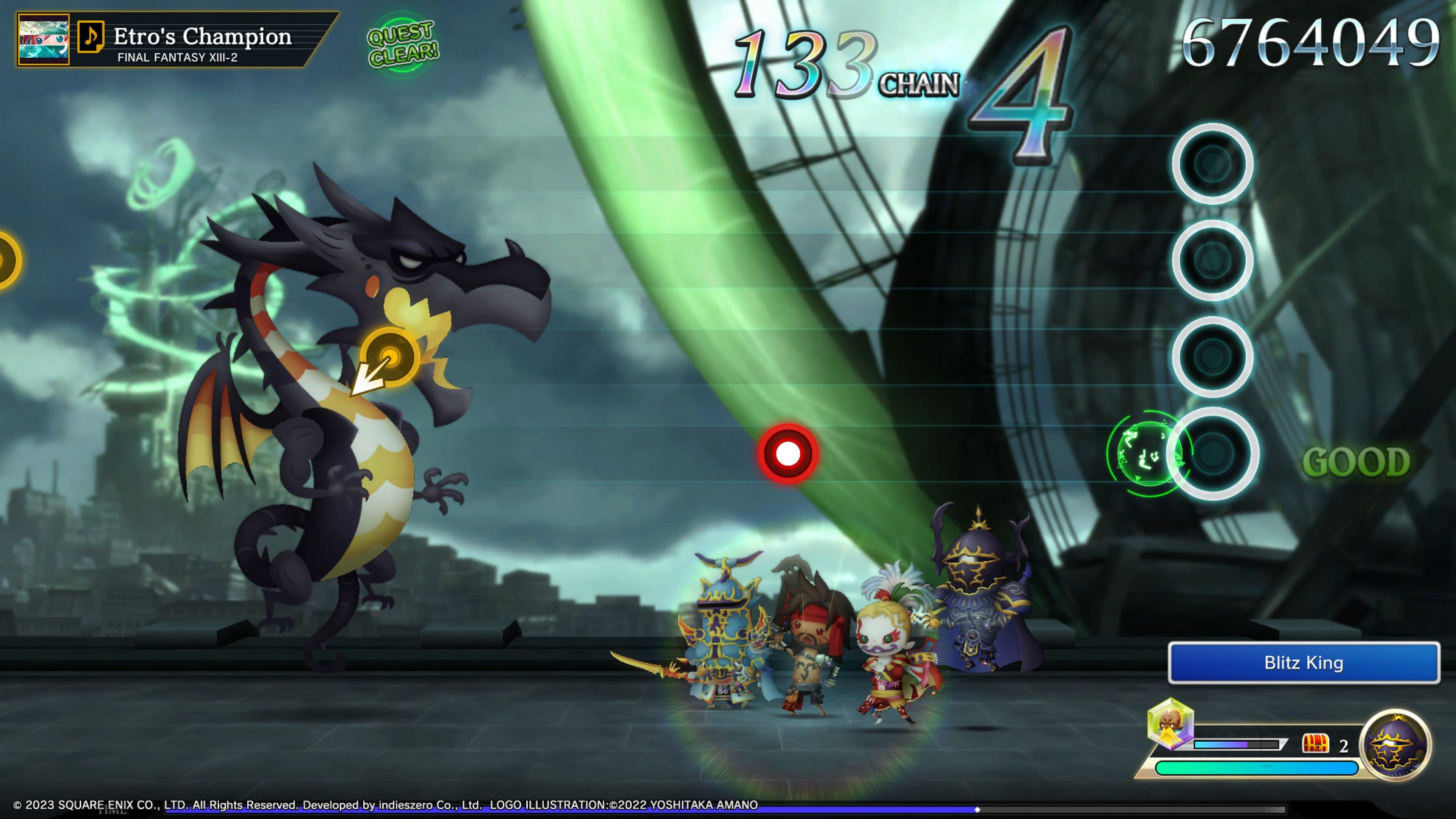The image size is (1456, 819).
Task: Select the round party leader portrait
Action: [x=1395, y=745]
